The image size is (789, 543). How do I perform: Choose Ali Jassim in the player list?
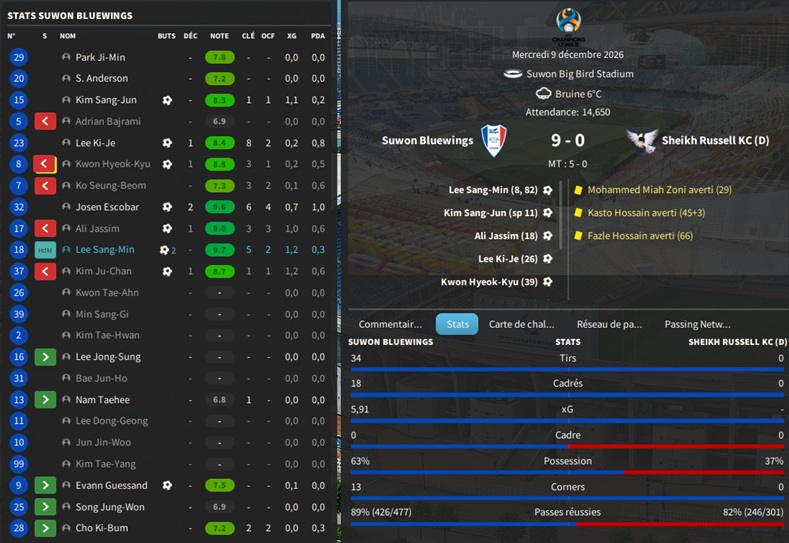(x=97, y=228)
